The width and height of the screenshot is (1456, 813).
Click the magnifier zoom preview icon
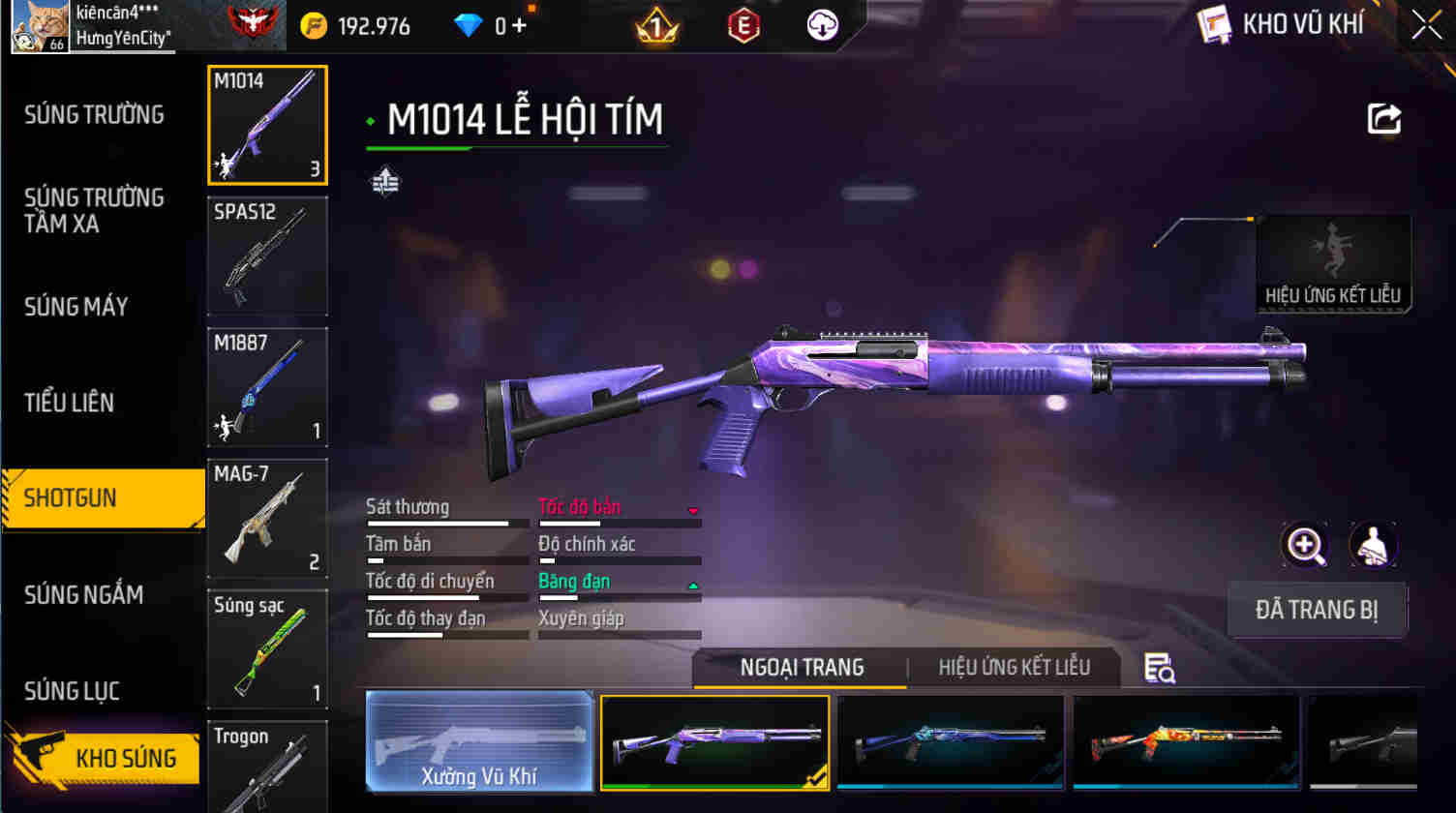tap(1305, 545)
